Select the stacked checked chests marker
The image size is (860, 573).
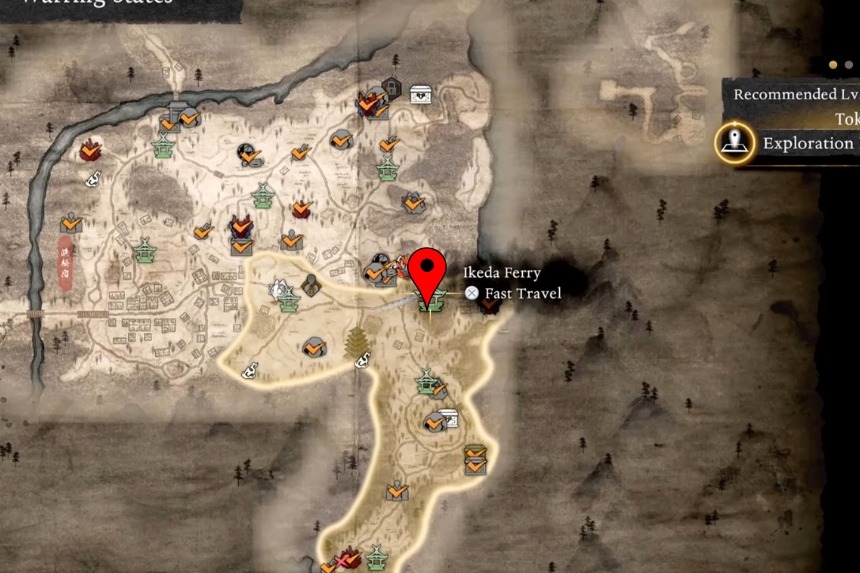[475, 459]
